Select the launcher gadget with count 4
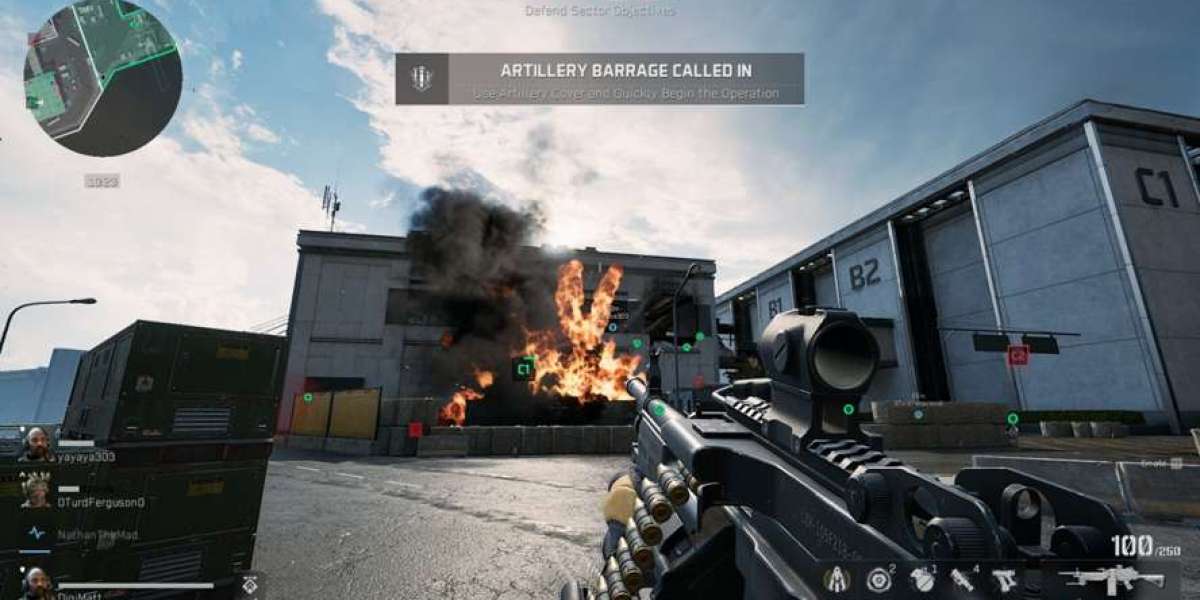1200x600 pixels. pos(962,579)
